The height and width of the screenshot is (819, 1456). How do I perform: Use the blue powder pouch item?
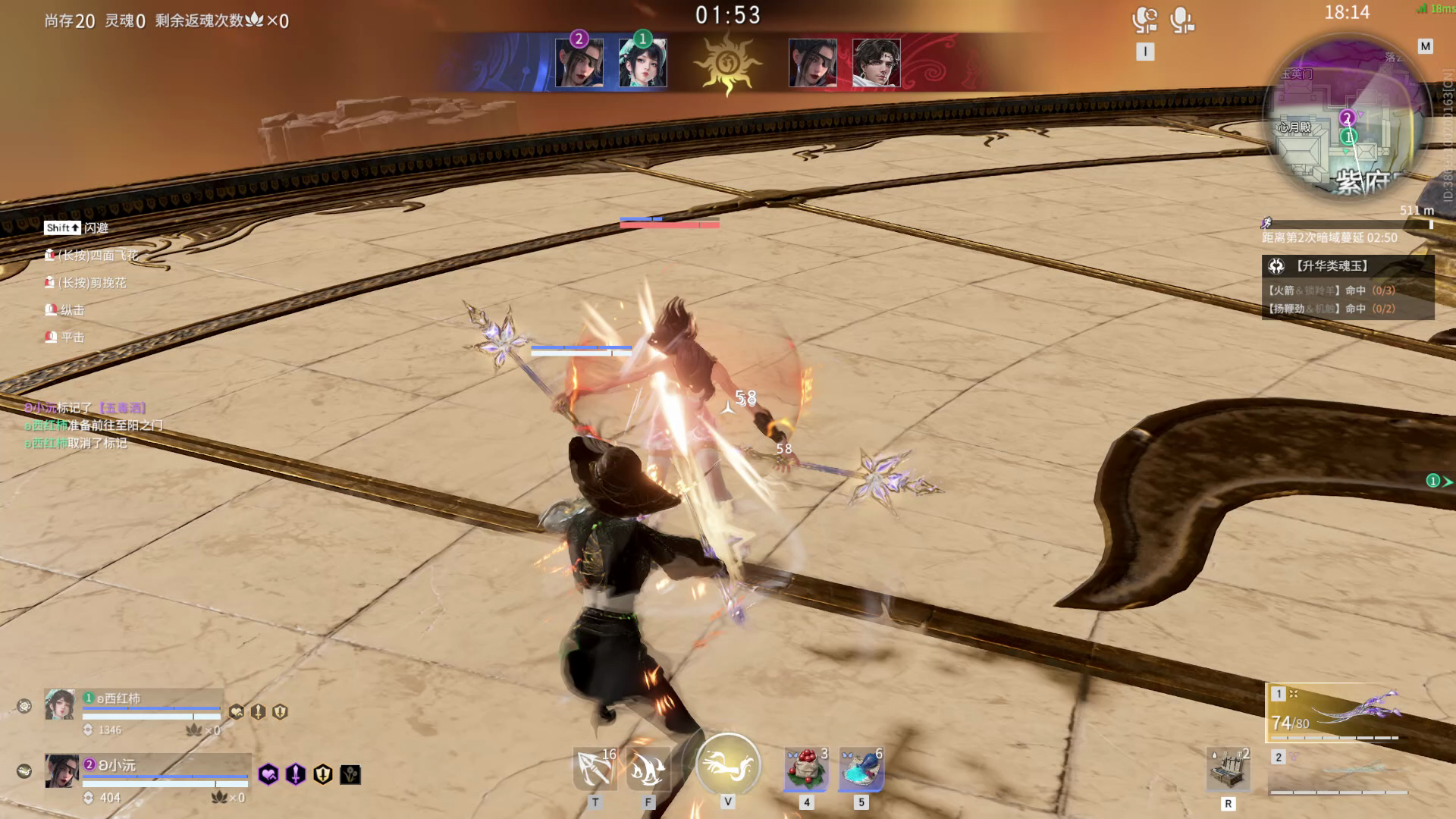(x=861, y=769)
